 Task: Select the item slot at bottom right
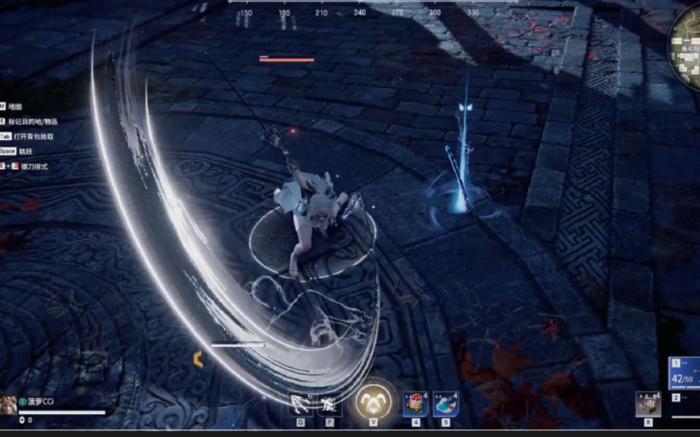pos(647,404)
